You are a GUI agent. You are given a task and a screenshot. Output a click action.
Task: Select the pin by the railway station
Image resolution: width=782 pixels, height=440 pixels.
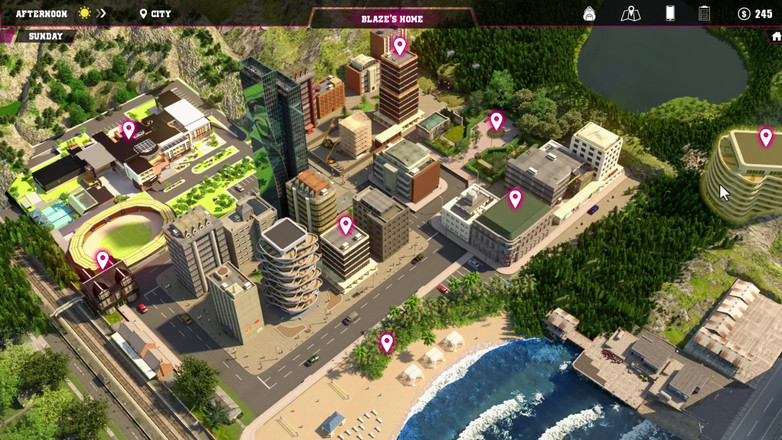pos(102,261)
